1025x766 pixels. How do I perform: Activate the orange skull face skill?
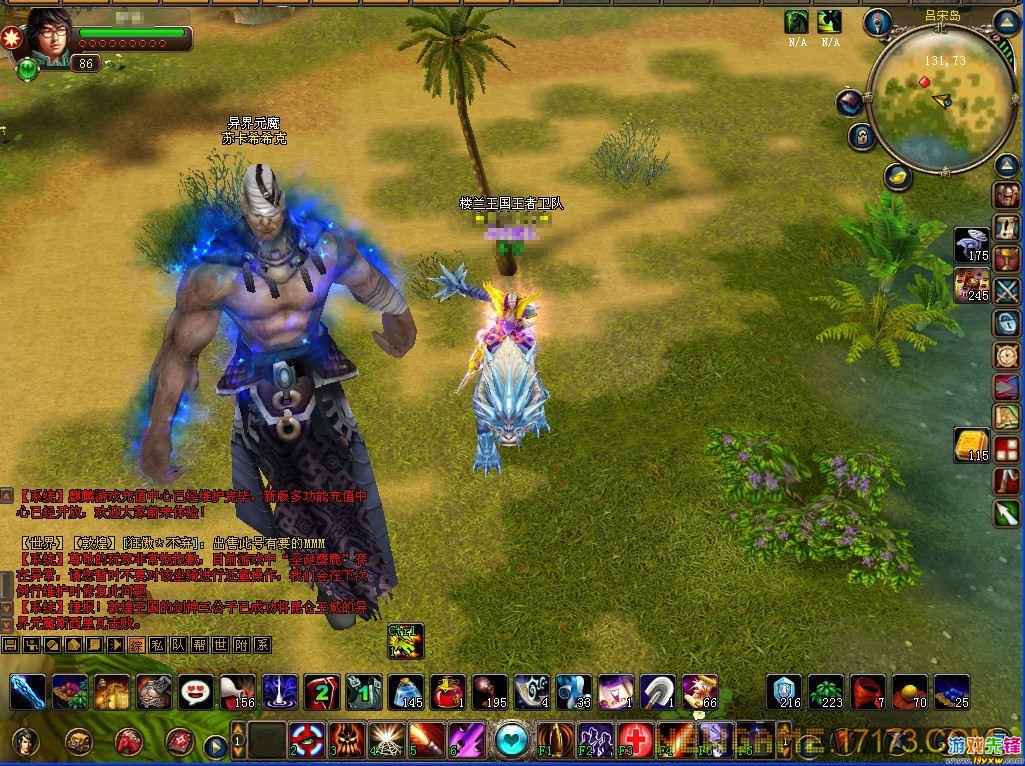347,740
